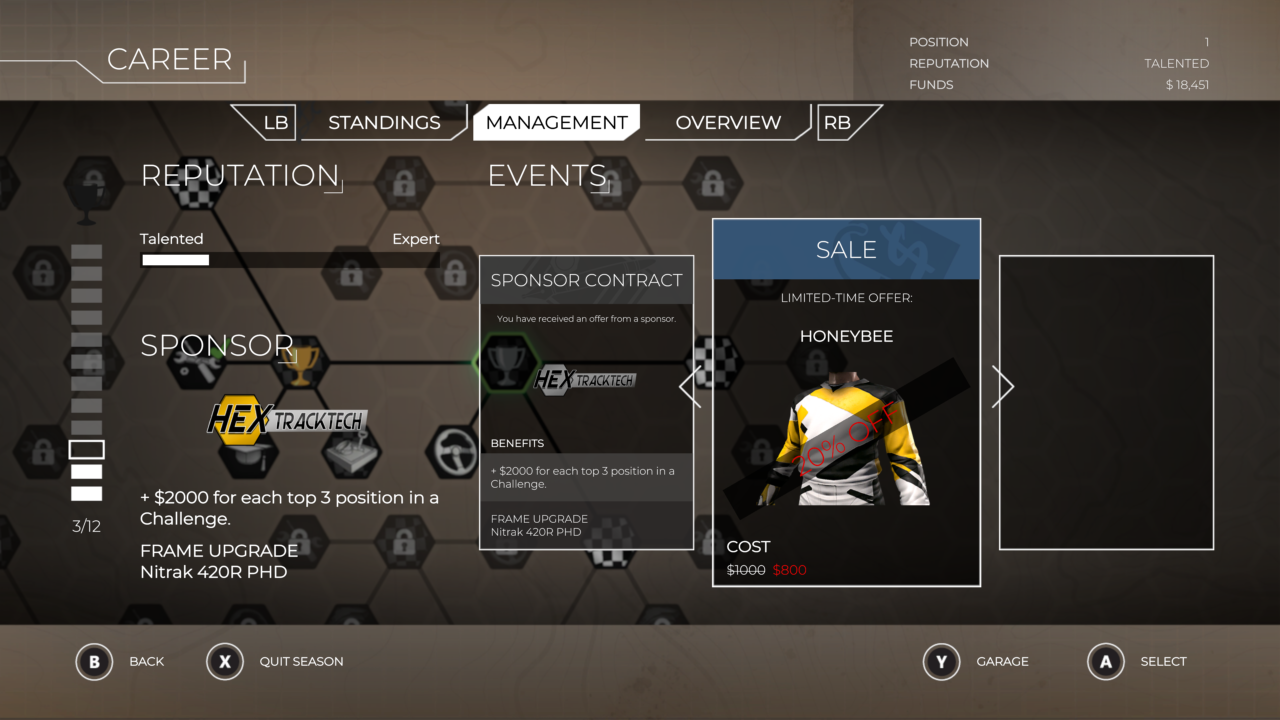Quit the season
Screen dimensions: 1280x720
[x=225, y=662]
